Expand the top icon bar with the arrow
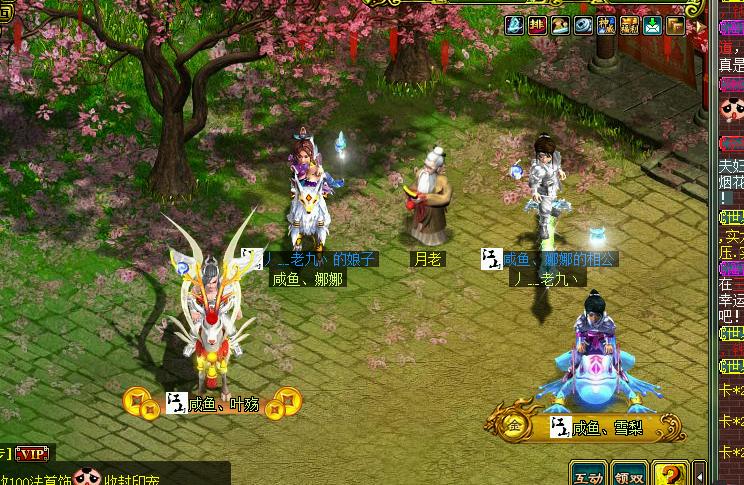 [x=699, y=26]
